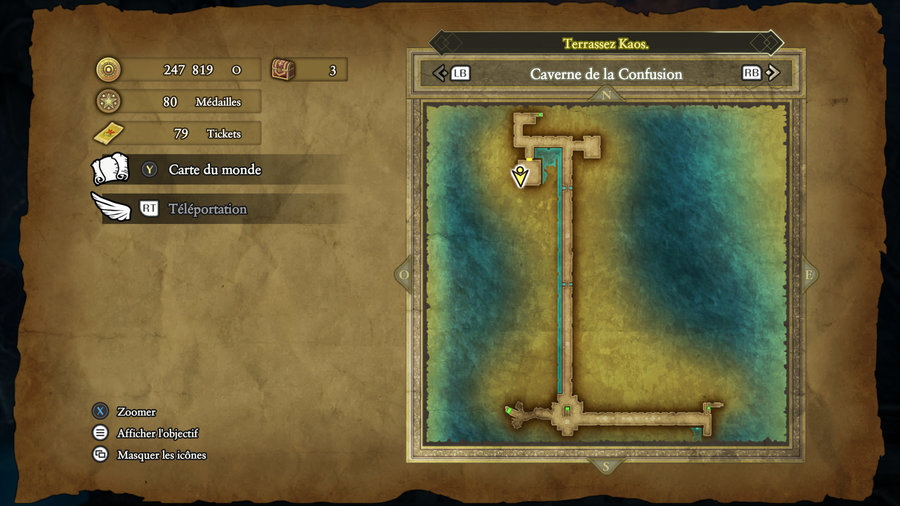Choose Afficher l'objectif

coord(157,433)
